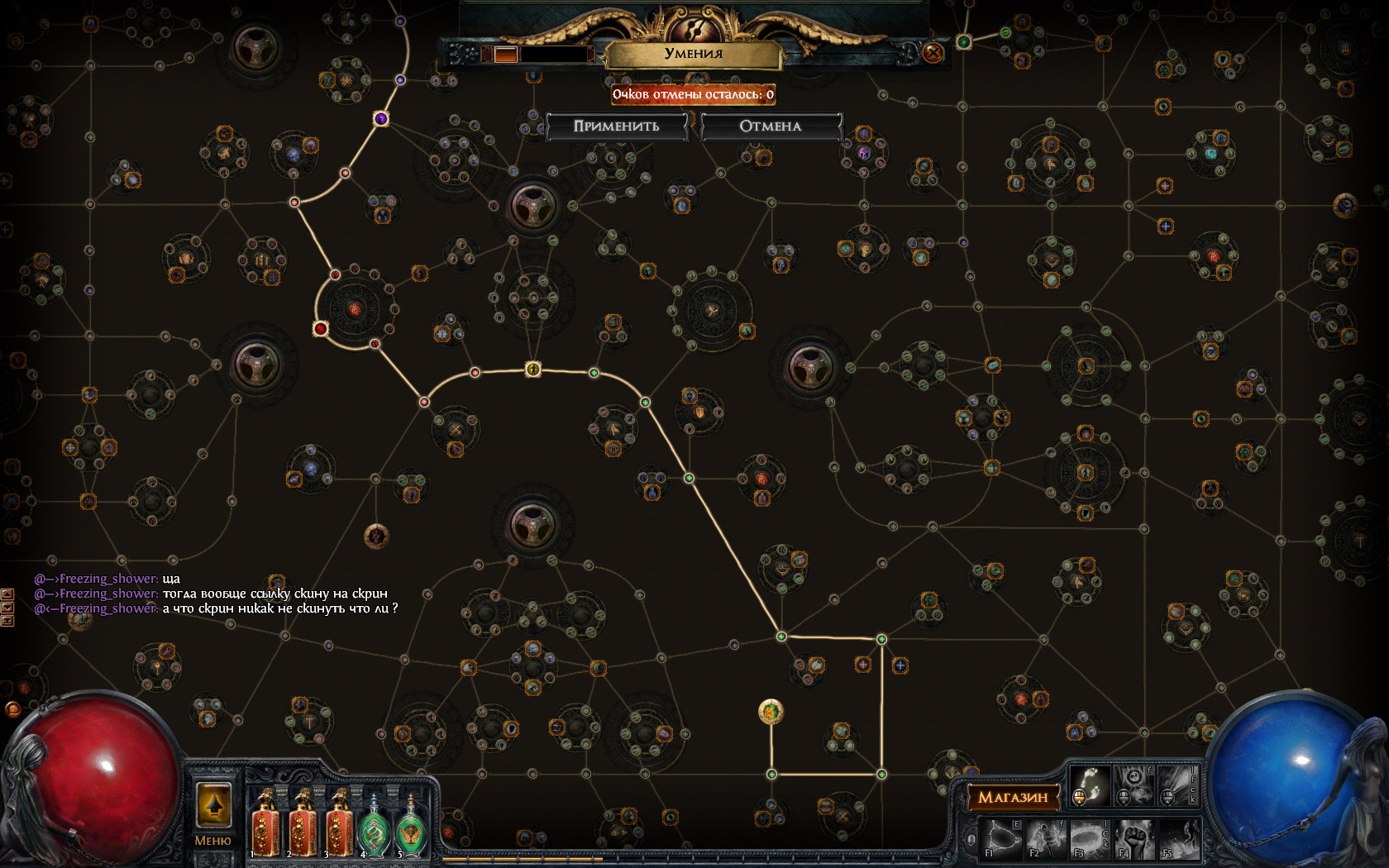Screen dimensions: 1389x868
Task: Cancel changes with the Отмена button
Action: (x=770, y=126)
